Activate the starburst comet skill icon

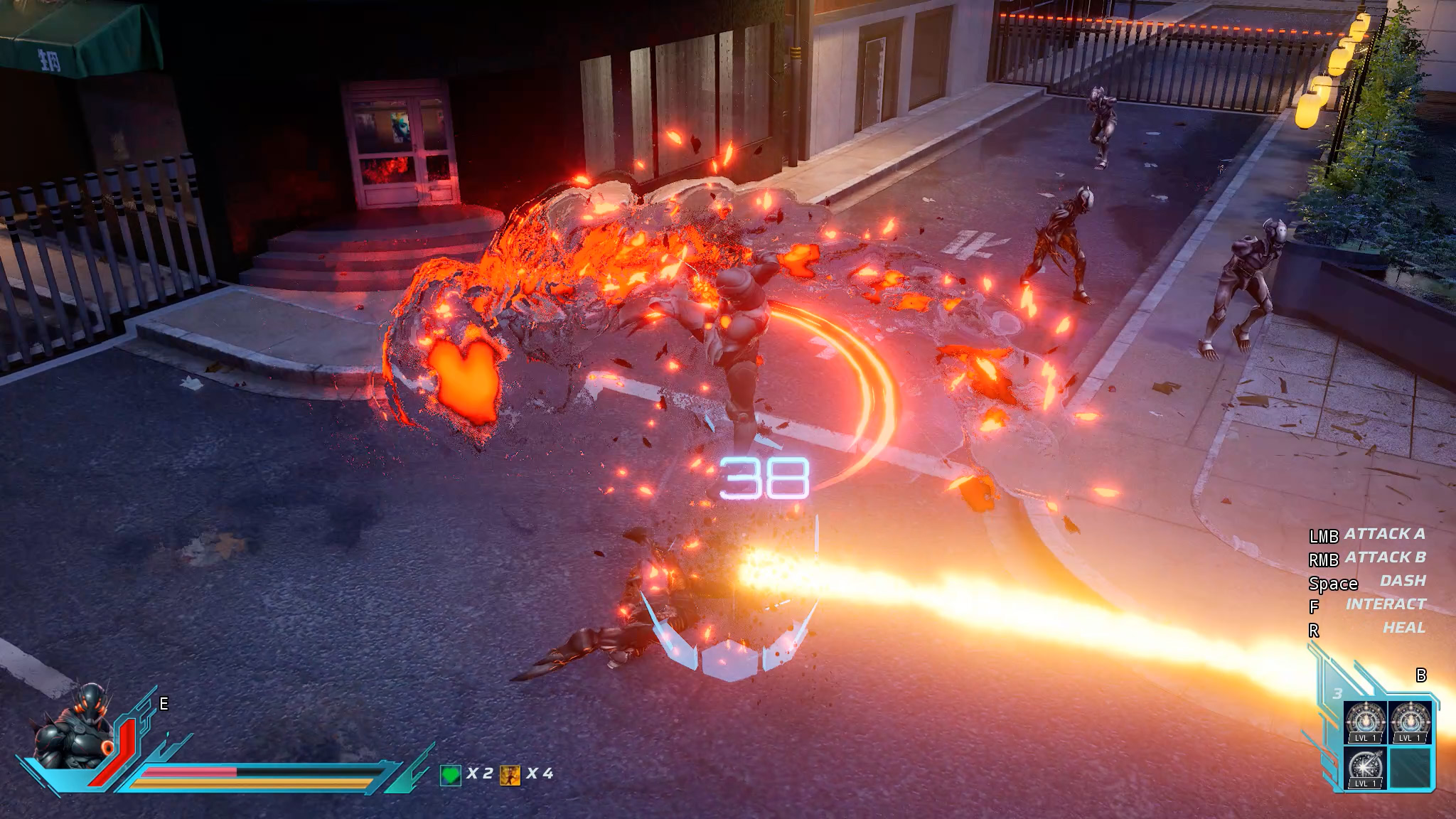(x=1365, y=768)
